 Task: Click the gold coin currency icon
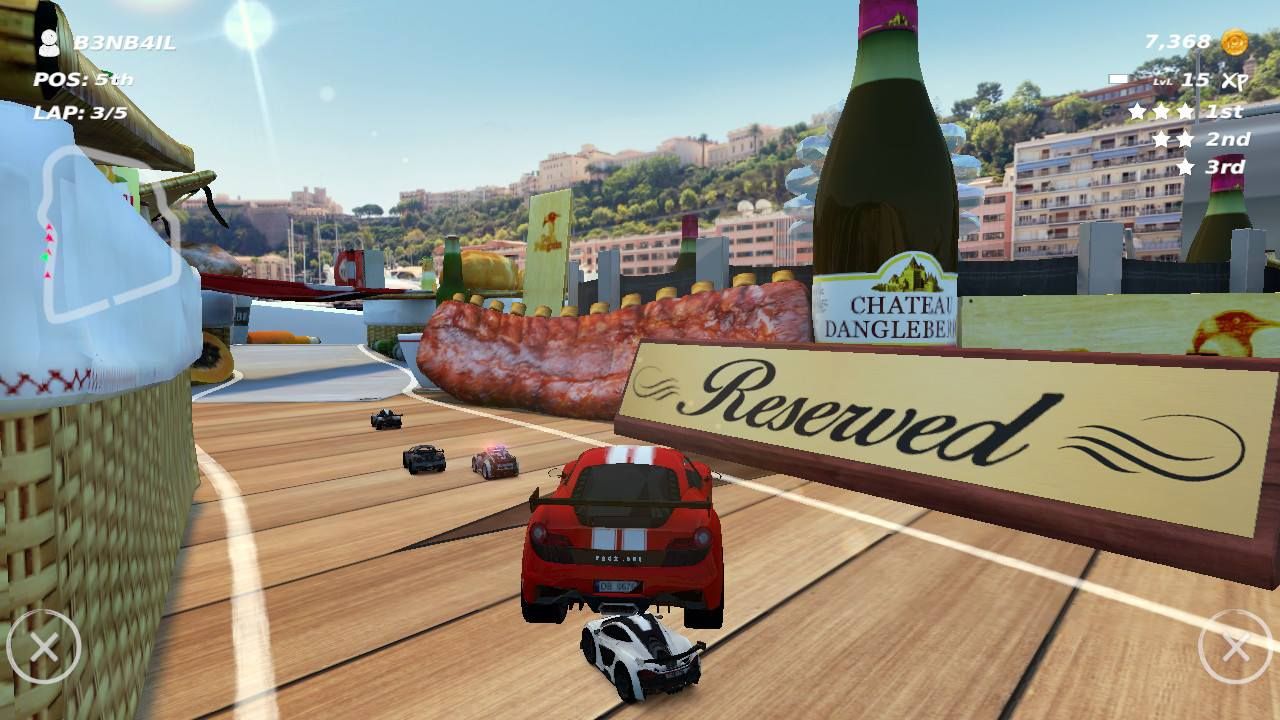tap(1232, 39)
